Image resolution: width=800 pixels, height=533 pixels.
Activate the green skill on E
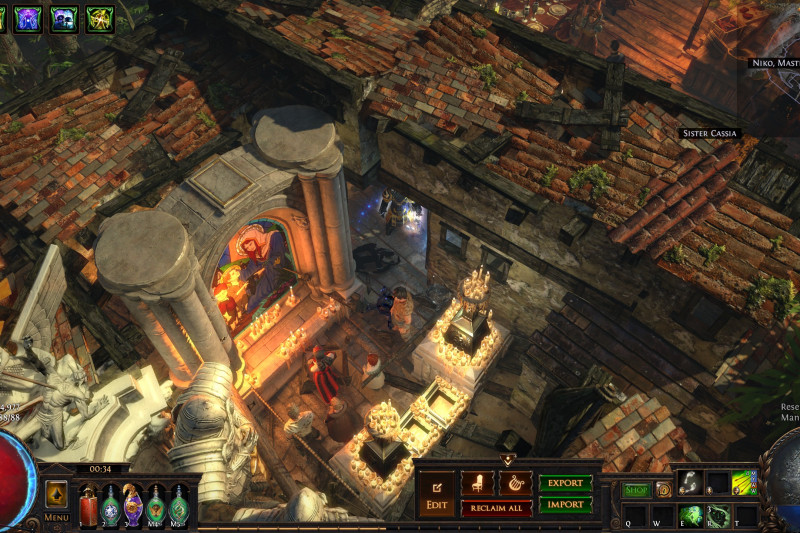tap(690, 516)
